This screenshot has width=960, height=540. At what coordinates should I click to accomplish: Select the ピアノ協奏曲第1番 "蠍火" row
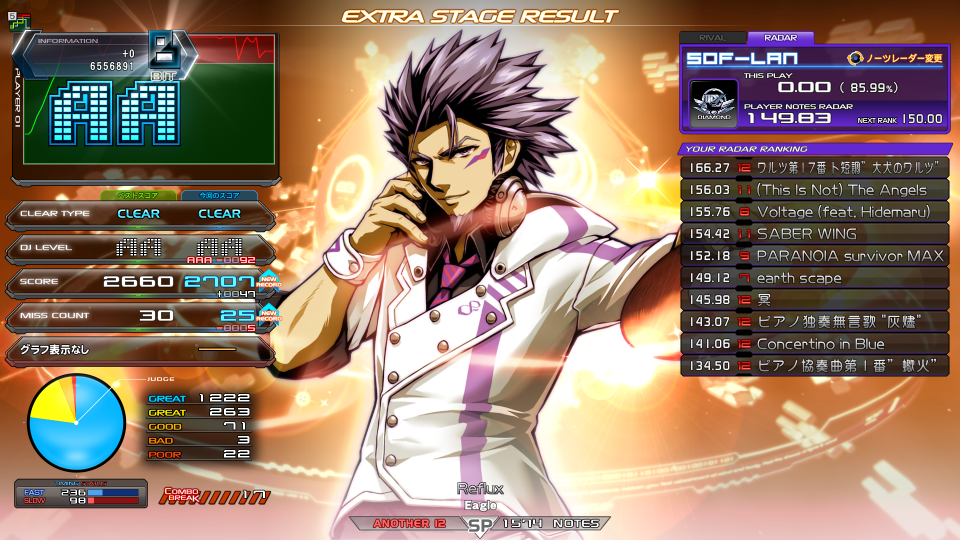point(814,366)
